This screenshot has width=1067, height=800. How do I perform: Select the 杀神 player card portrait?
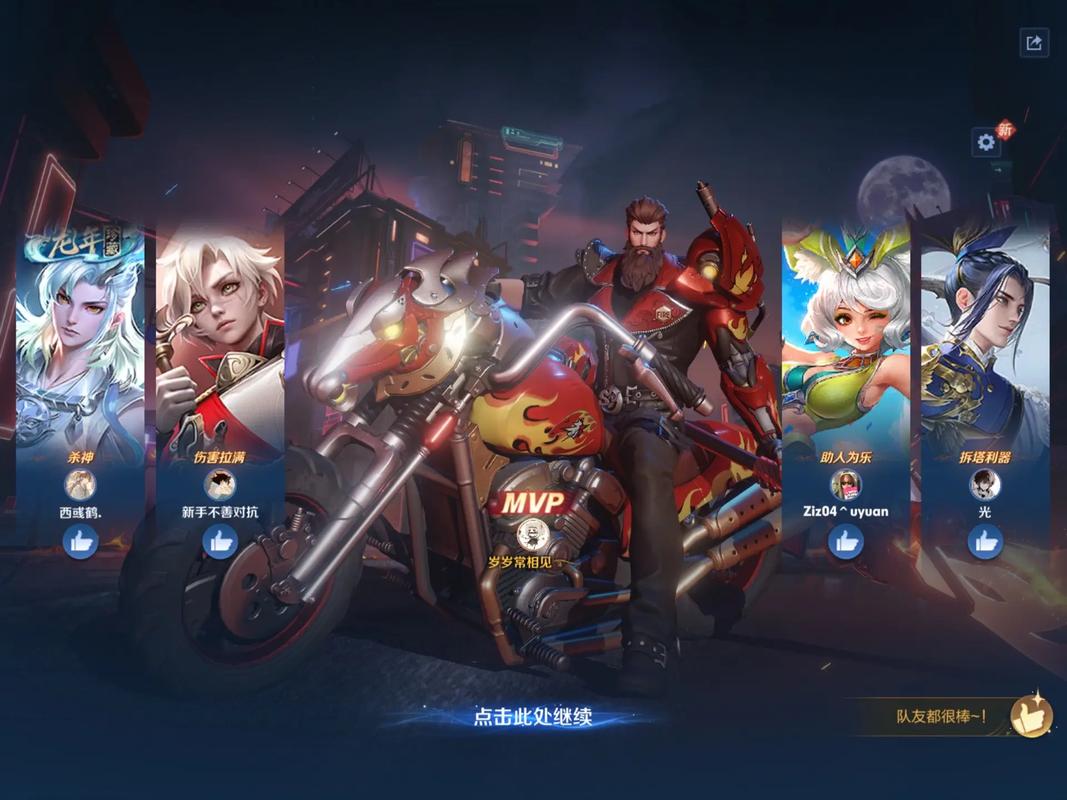[x=80, y=340]
